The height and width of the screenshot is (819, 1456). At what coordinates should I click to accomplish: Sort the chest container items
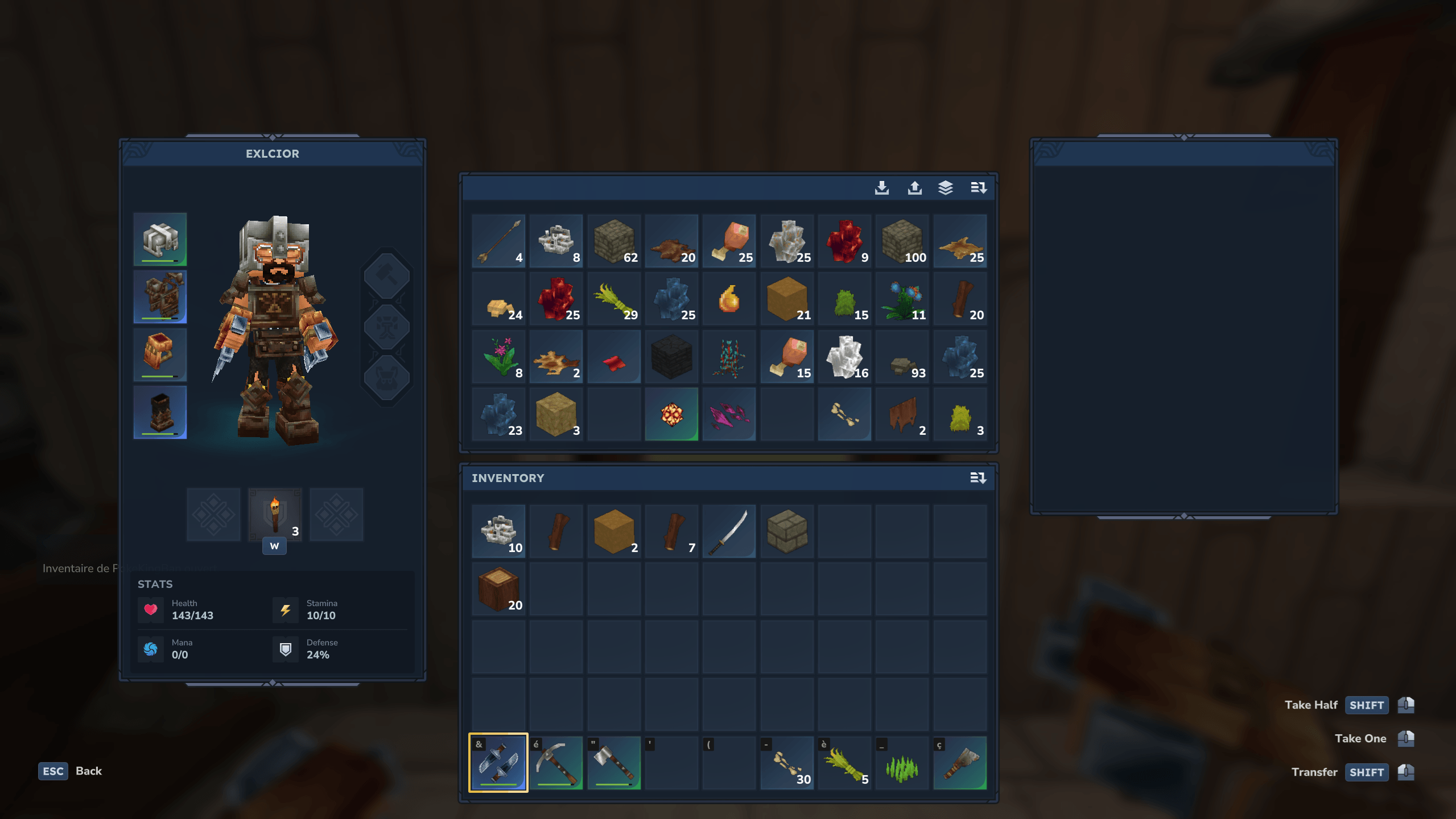pyautogui.click(x=977, y=188)
